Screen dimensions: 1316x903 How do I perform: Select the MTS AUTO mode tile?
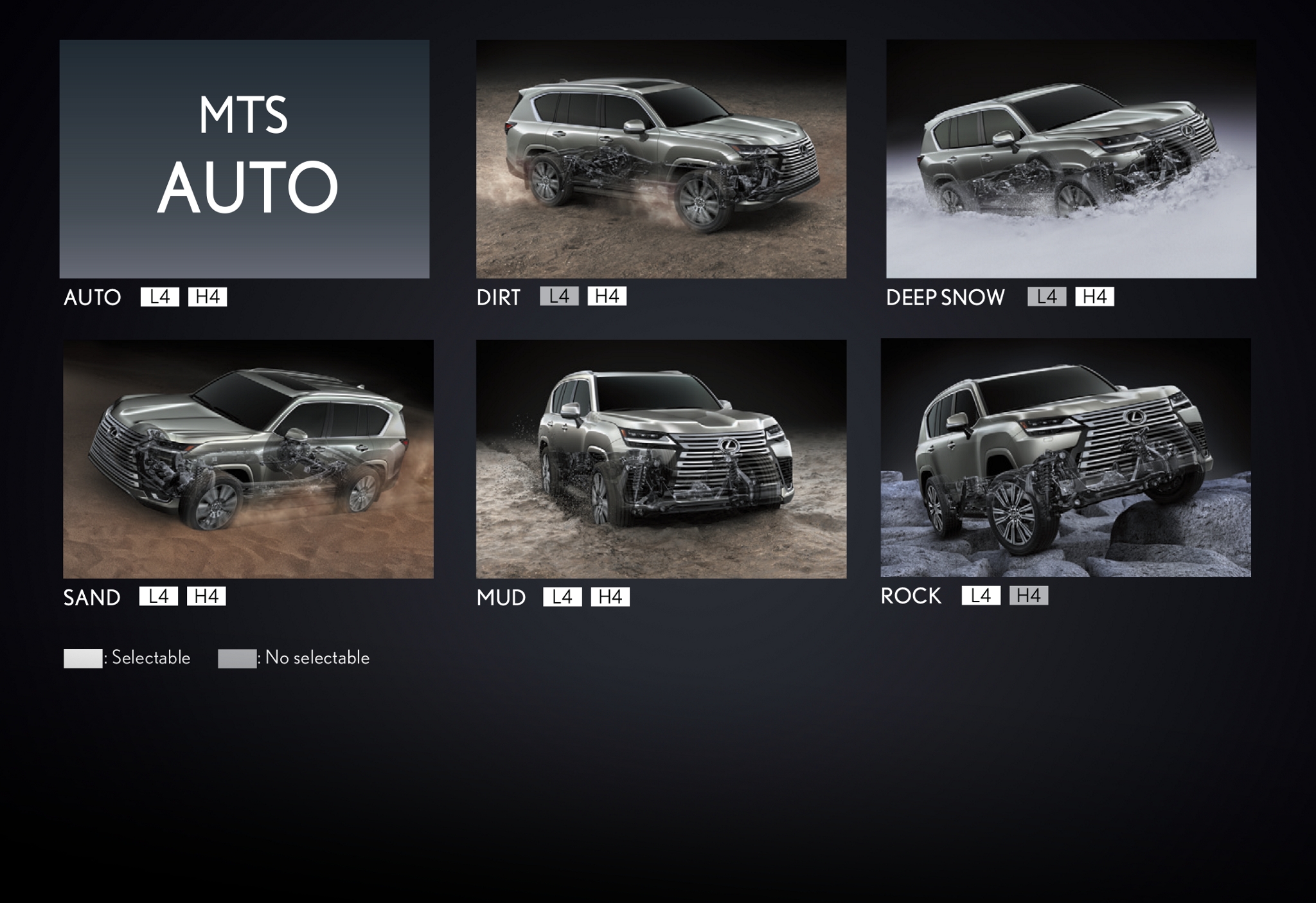coord(244,159)
